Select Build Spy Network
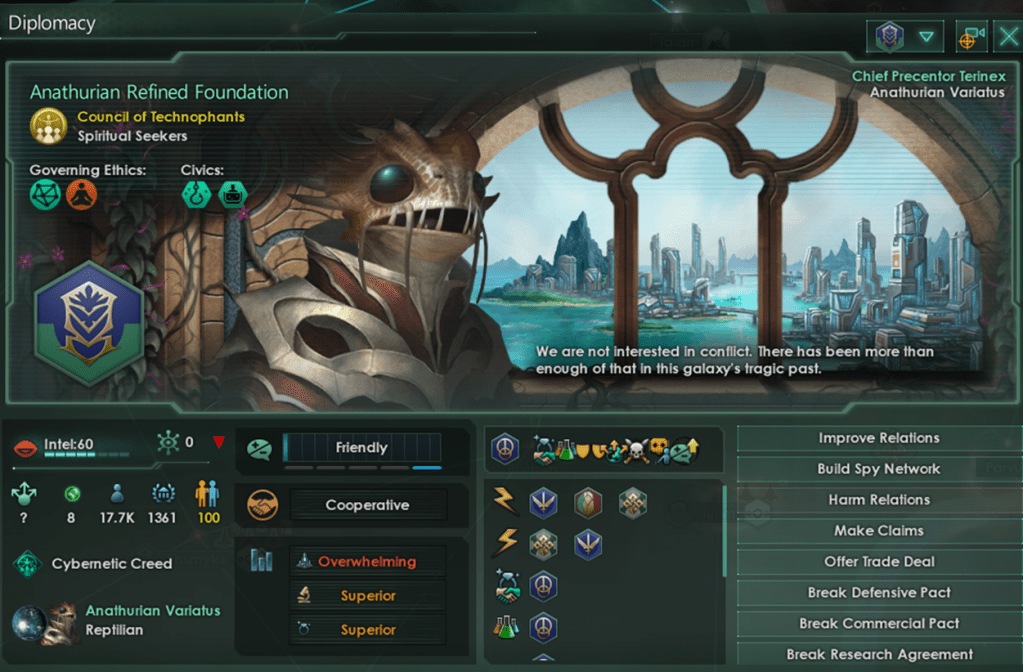 click(878, 469)
